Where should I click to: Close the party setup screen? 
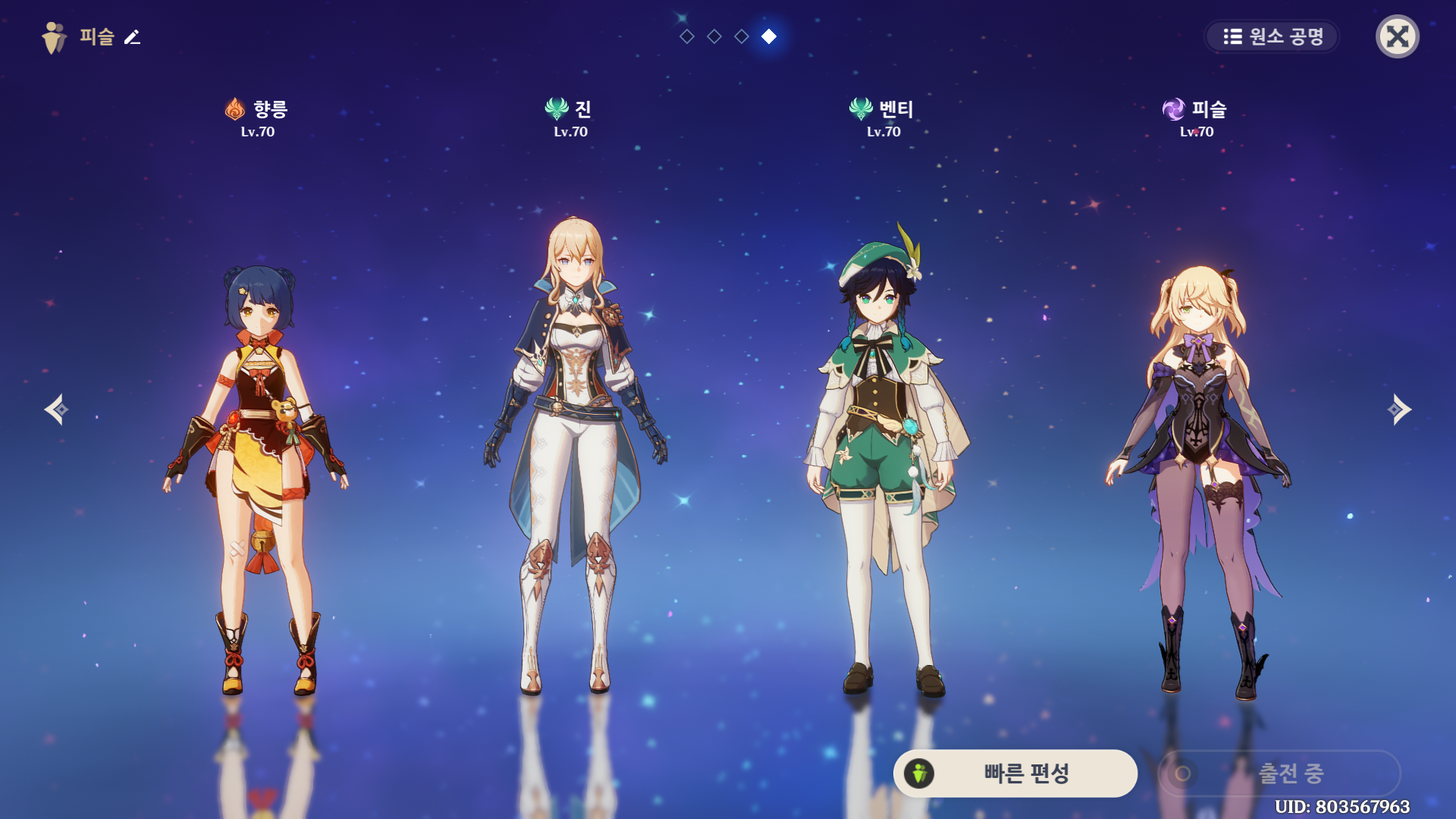pyautogui.click(x=1397, y=36)
